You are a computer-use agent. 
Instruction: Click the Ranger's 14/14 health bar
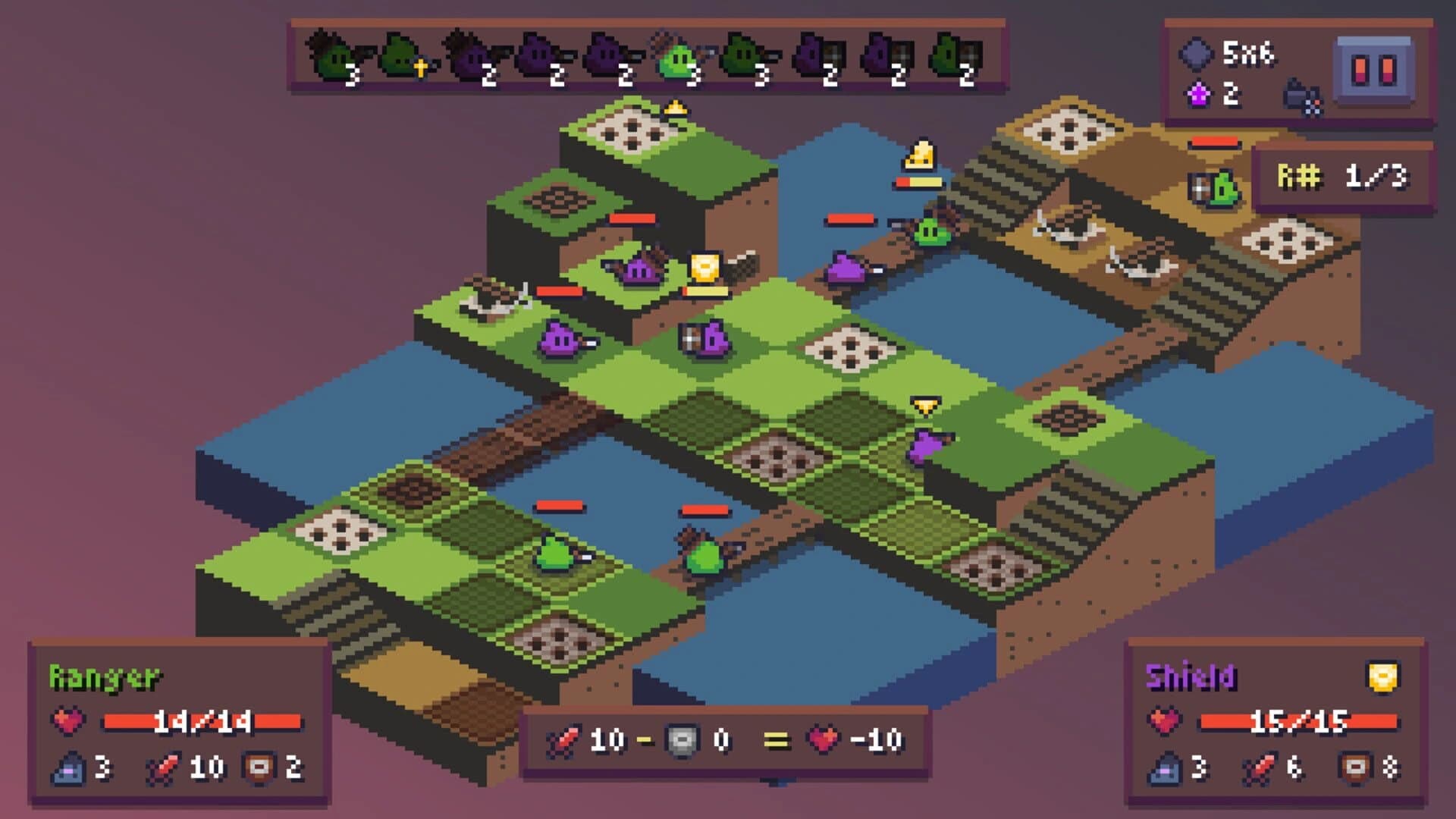(x=201, y=722)
